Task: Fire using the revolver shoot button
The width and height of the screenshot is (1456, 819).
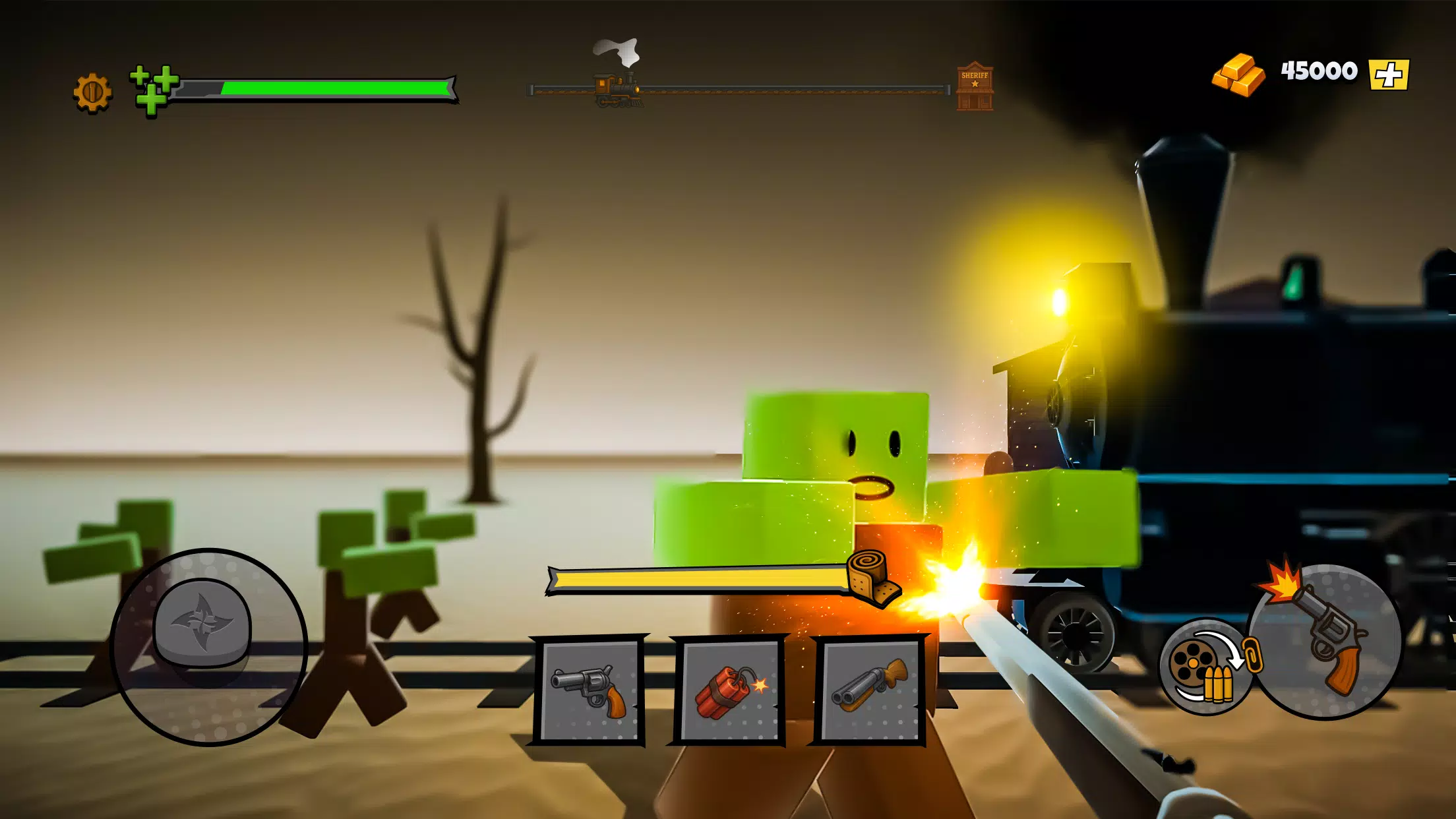Action: point(1325,641)
